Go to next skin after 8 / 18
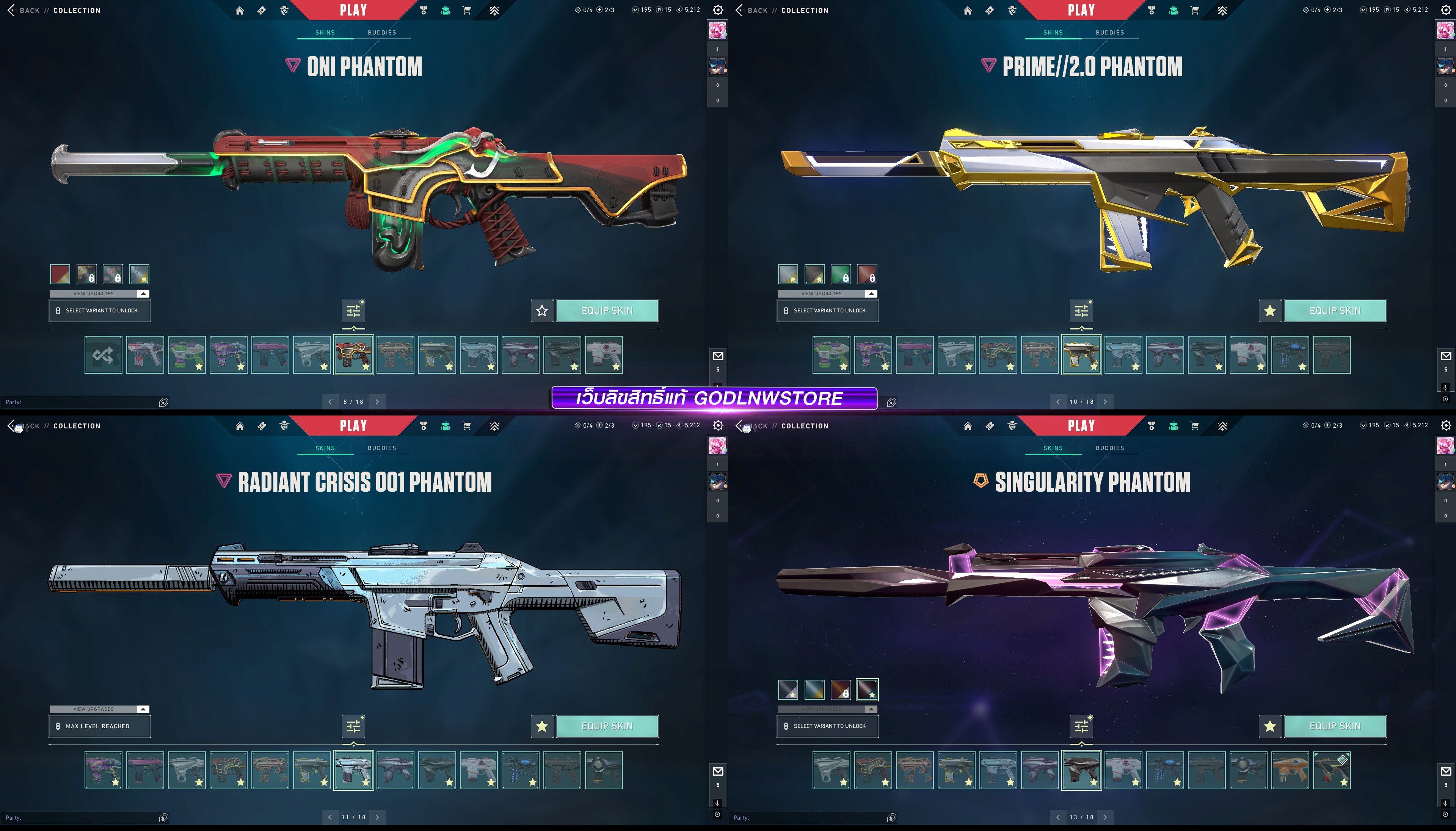The image size is (1456, 831). click(377, 402)
